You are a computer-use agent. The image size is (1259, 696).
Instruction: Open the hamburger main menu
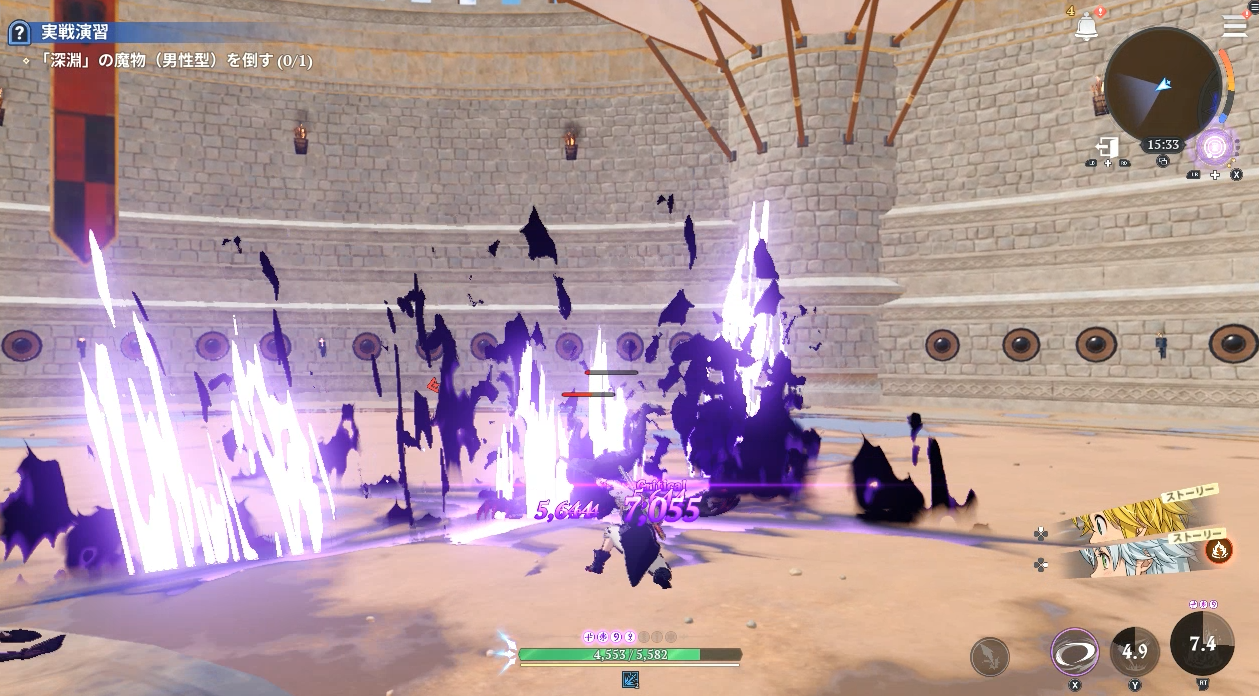(x=1234, y=27)
